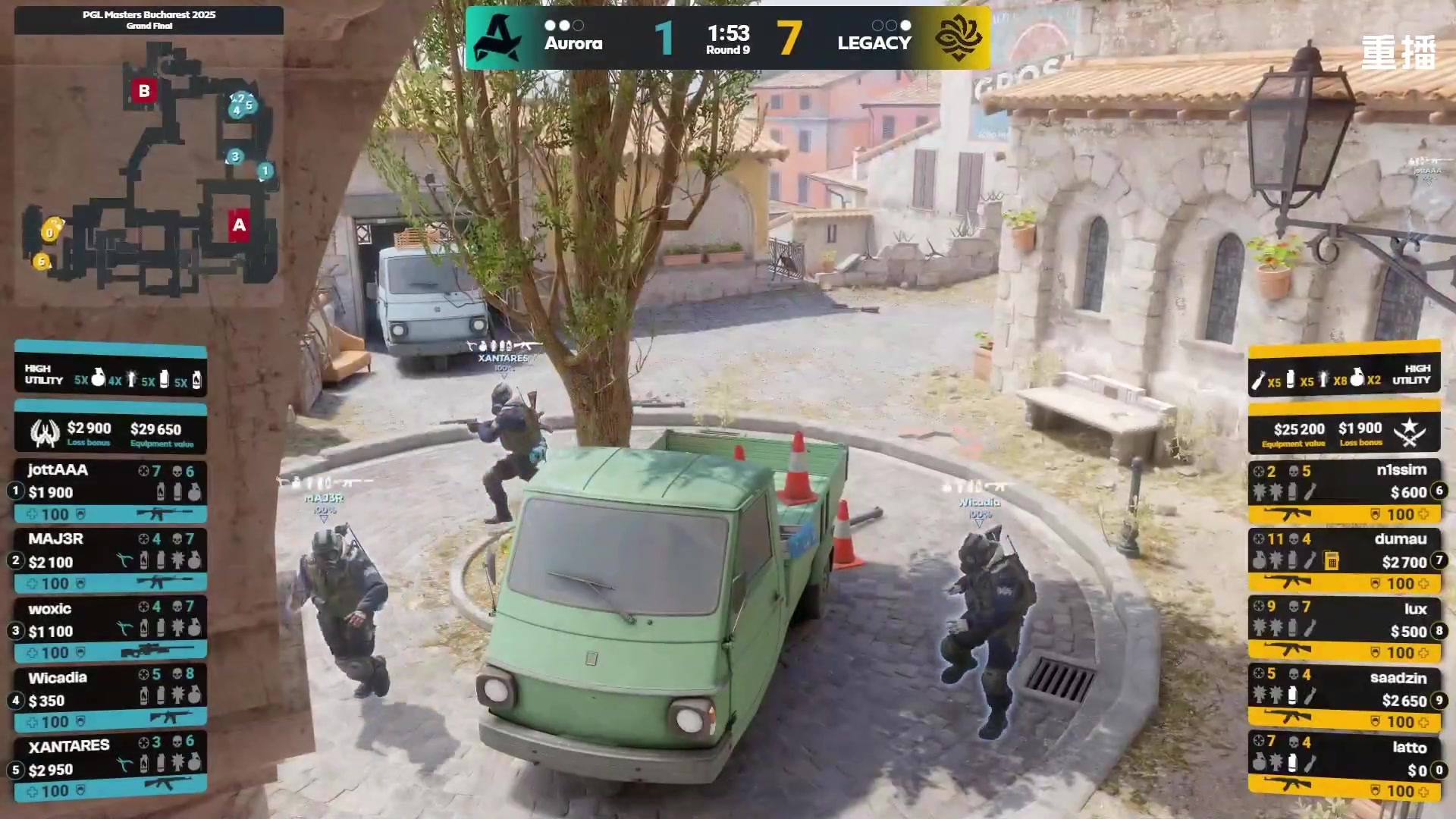Open Legacy's equipment value panel
1456x819 pixels.
[1344, 432]
